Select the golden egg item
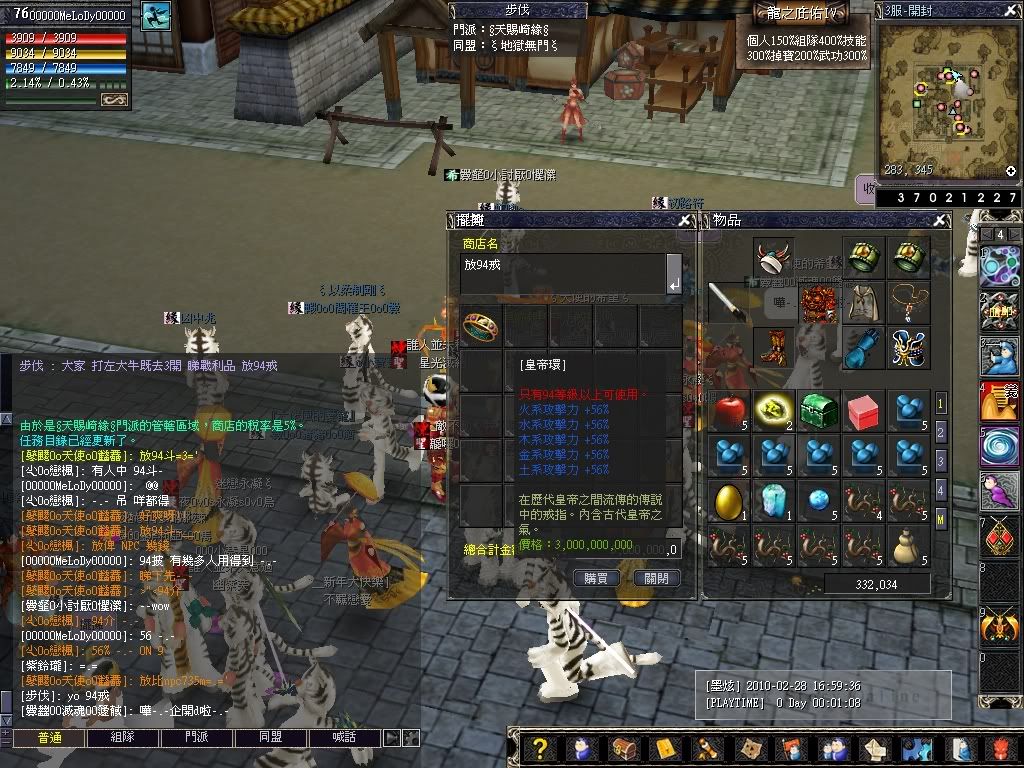Screen dimensions: 1024x768 731,500
